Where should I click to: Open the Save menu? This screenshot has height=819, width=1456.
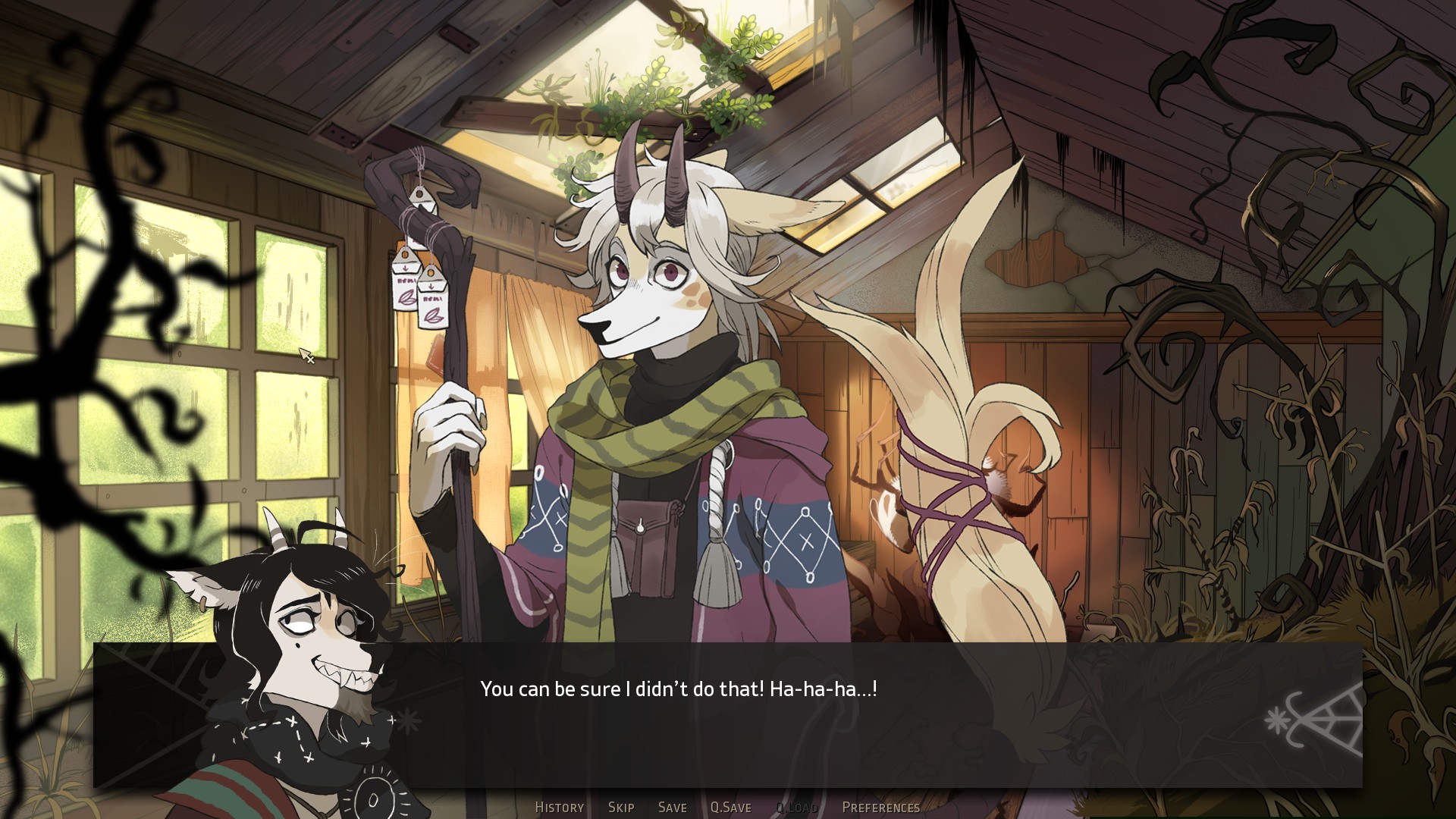click(672, 808)
